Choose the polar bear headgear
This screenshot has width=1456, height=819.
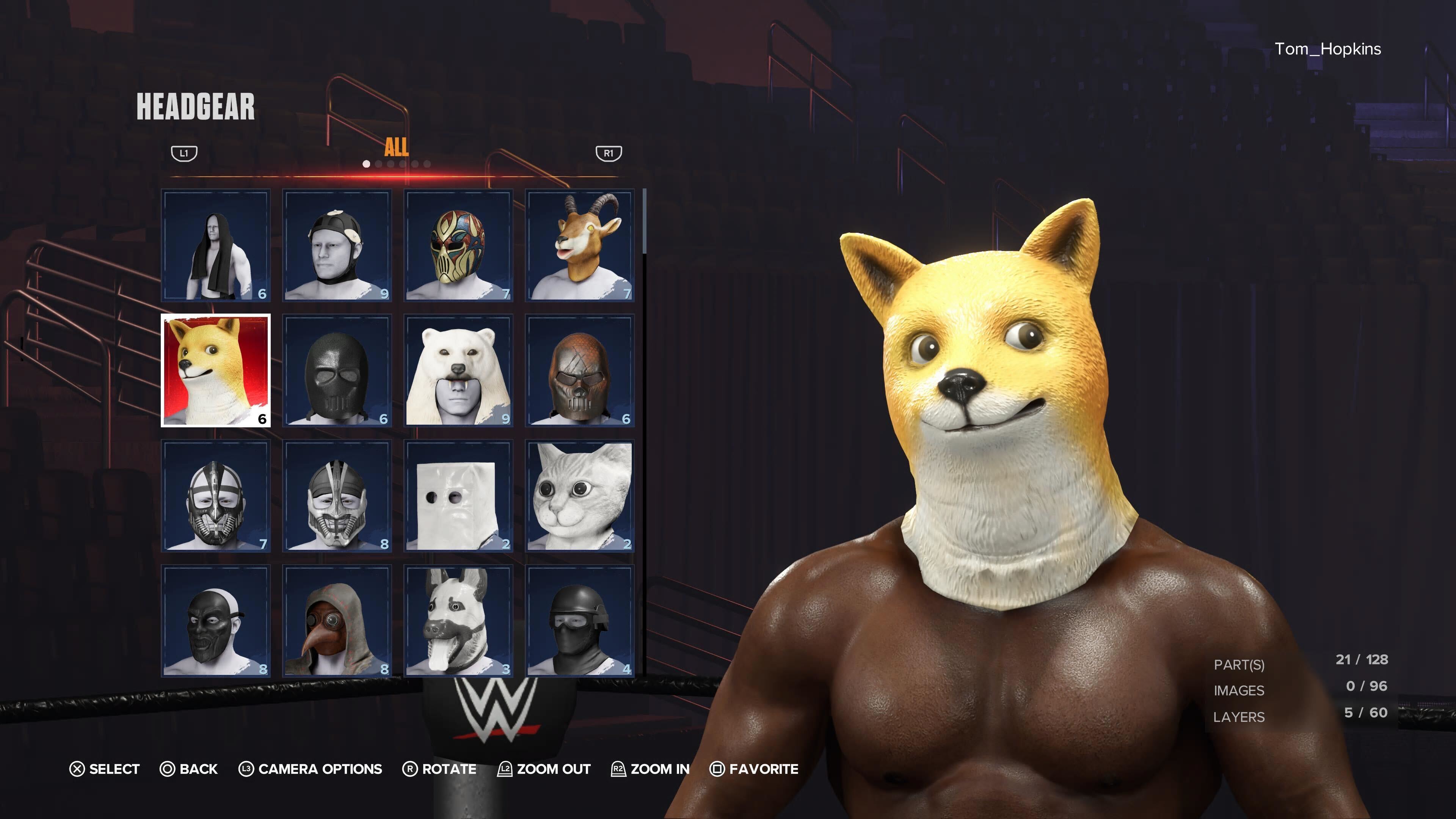(458, 370)
